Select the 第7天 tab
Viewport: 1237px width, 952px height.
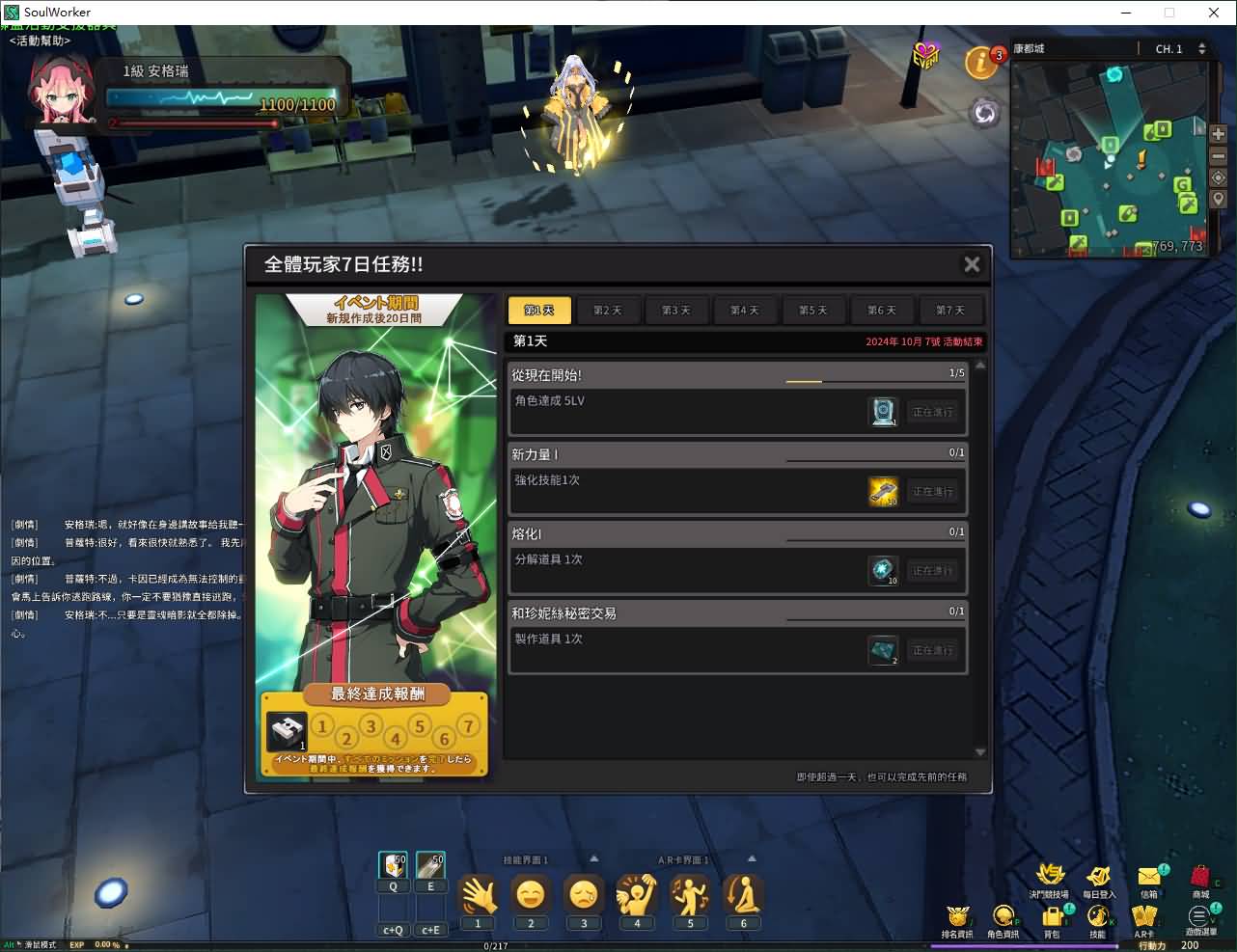click(949, 310)
